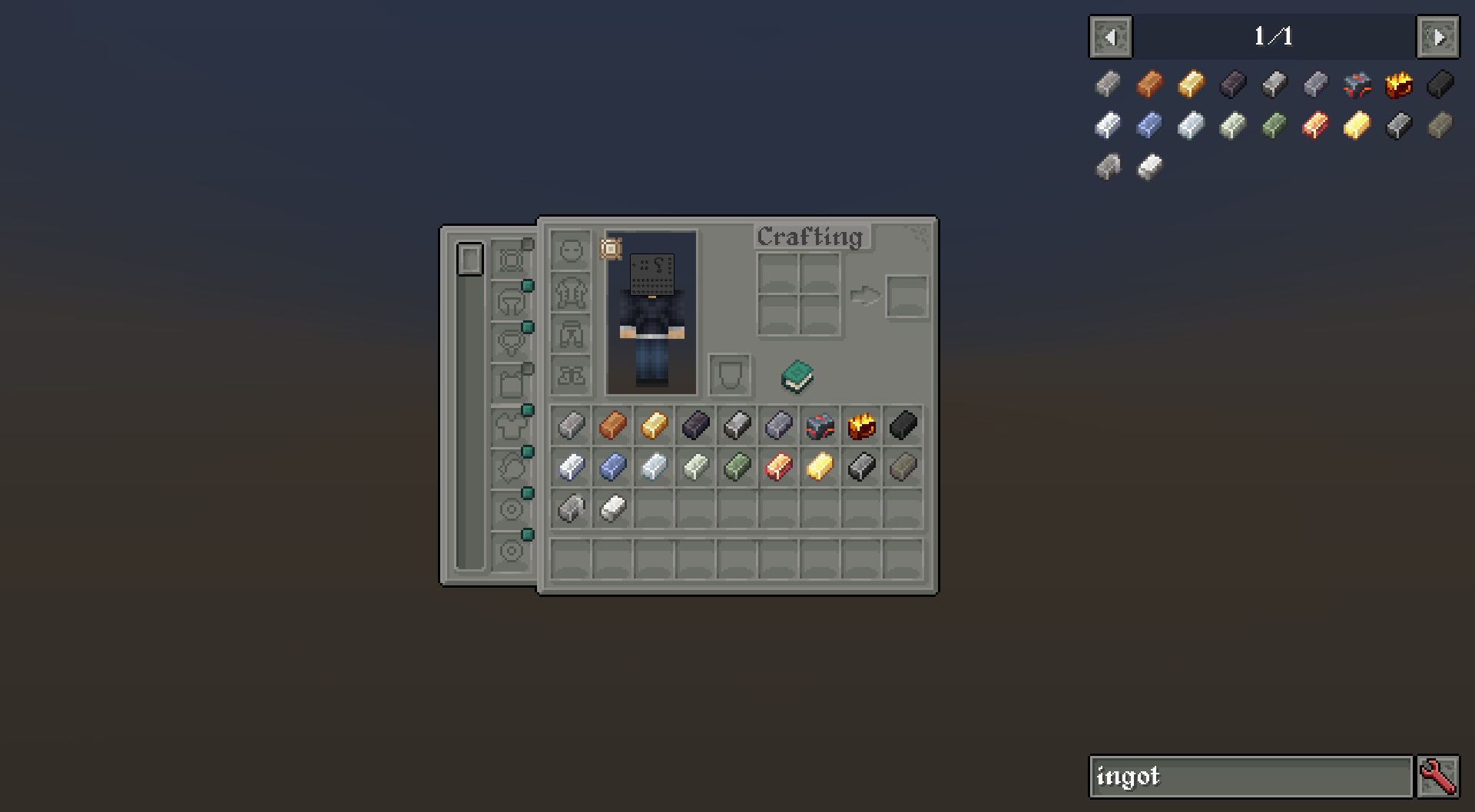Select the copper ingot in the inventory
This screenshot has height=812, width=1475.
click(x=612, y=425)
